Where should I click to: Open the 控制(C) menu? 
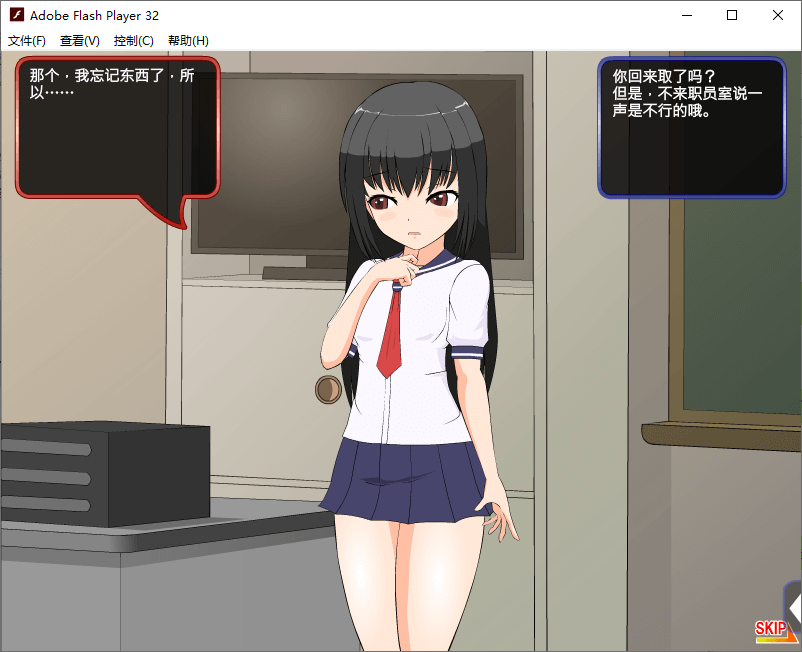point(134,41)
